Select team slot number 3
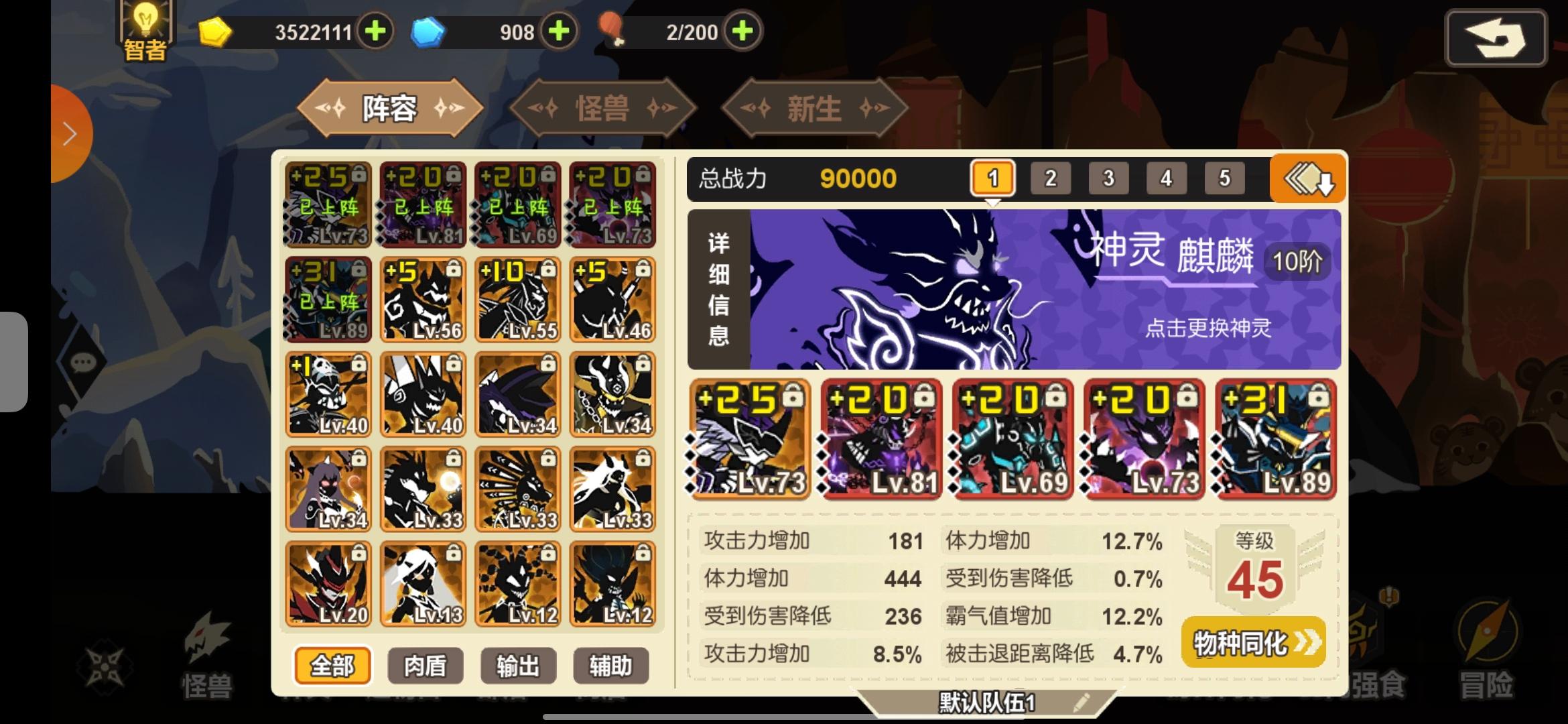Viewport: 1568px width, 724px height. tap(1108, 178)
